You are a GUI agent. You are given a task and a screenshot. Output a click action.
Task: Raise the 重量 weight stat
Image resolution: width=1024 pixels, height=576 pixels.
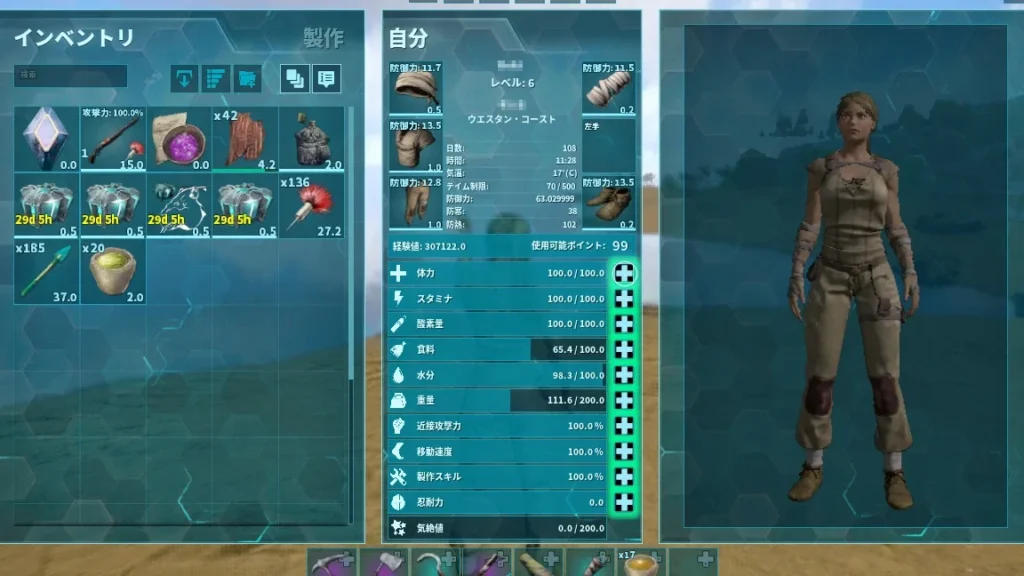624,400
